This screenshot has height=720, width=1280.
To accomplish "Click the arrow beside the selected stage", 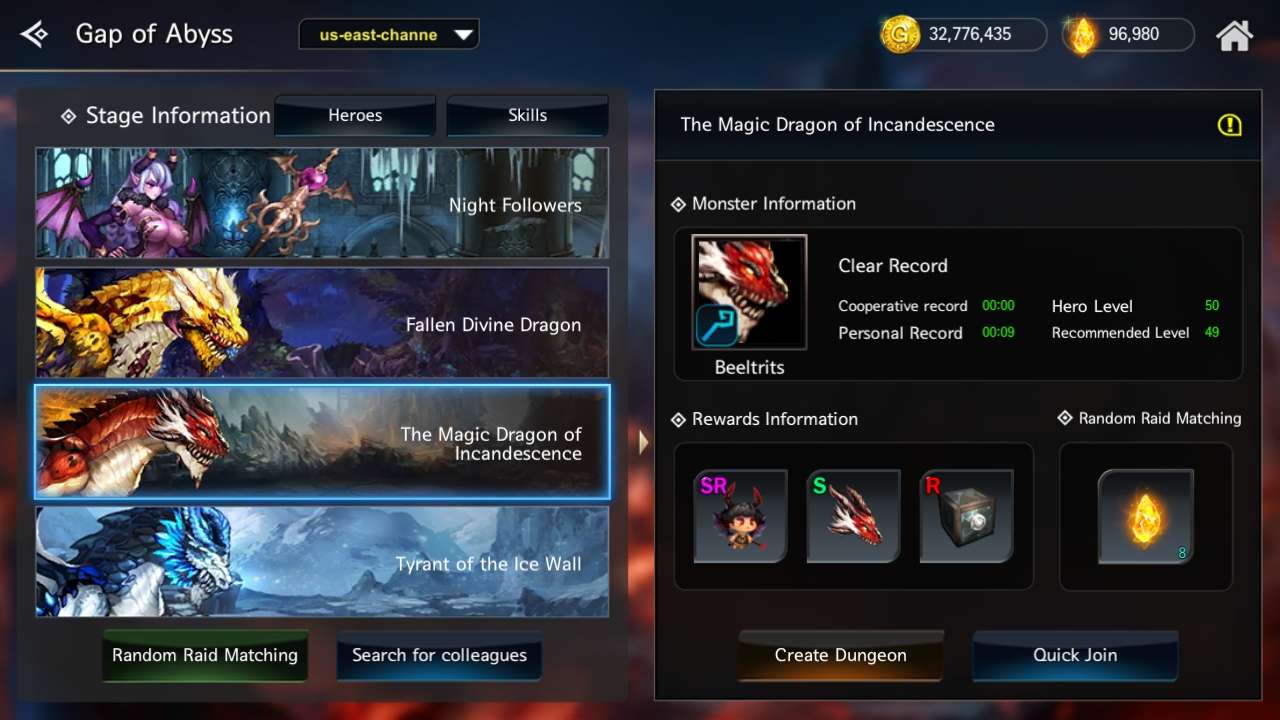I will pyautogui.click(x=643, y=442).
